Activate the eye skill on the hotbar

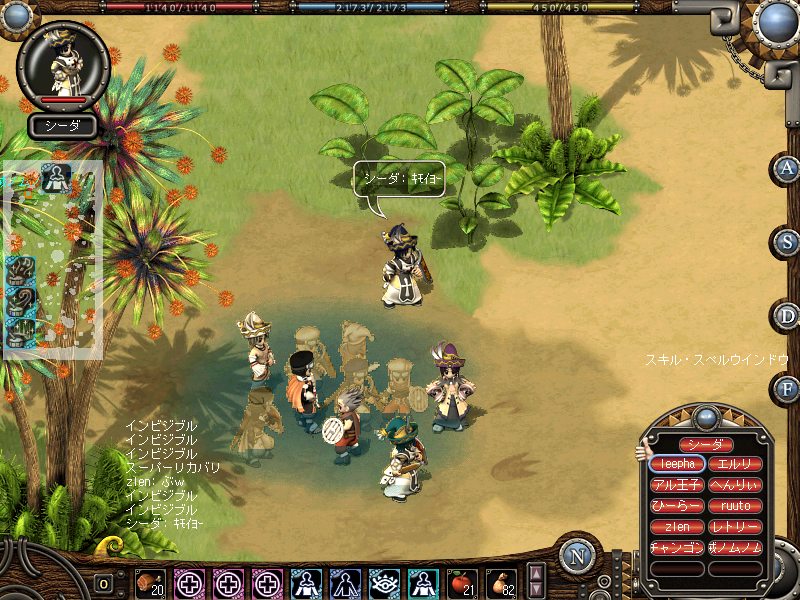(x=383, y=581)
